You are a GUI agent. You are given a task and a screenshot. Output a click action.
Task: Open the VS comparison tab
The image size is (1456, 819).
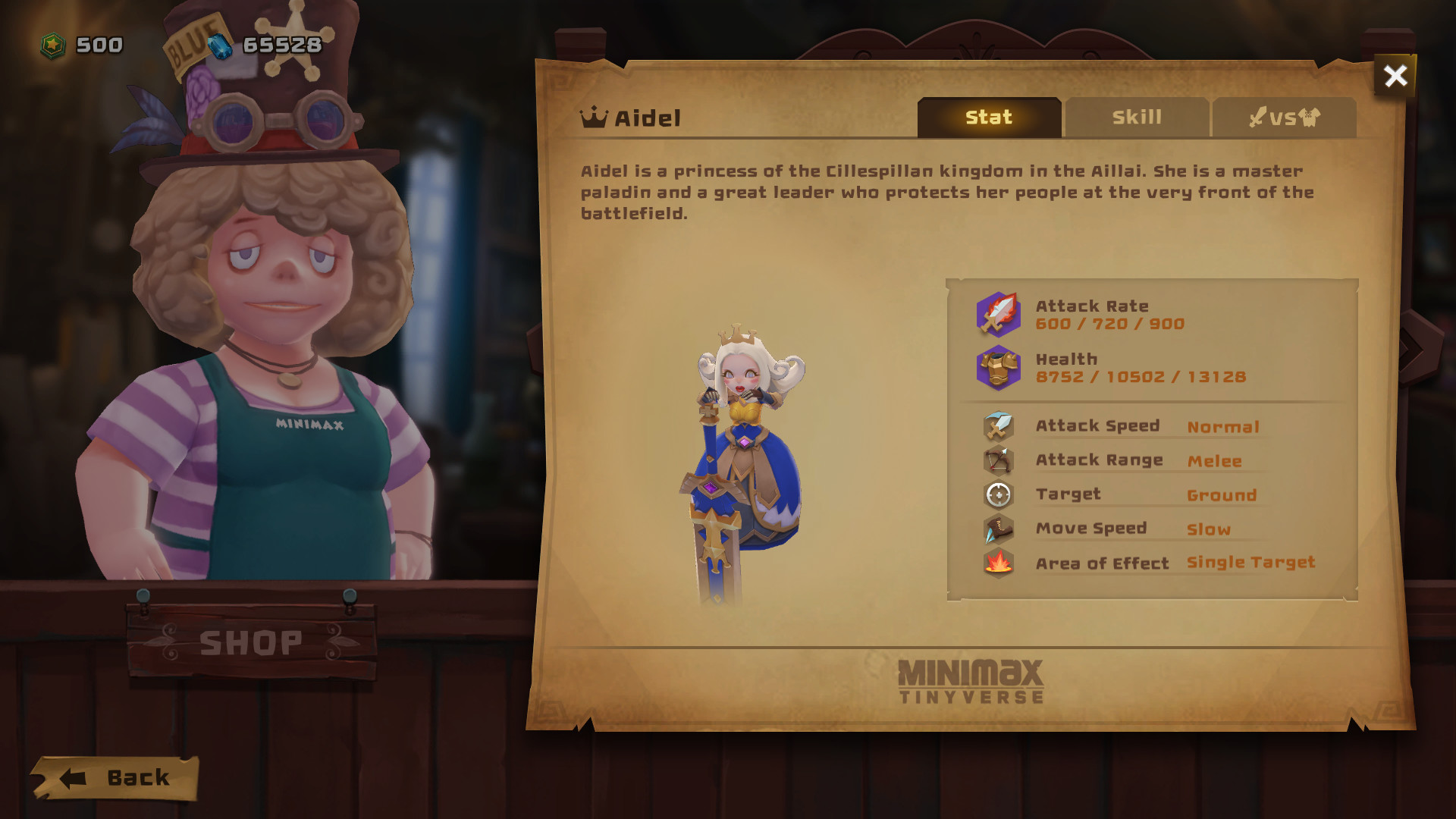pos(1285,117)
